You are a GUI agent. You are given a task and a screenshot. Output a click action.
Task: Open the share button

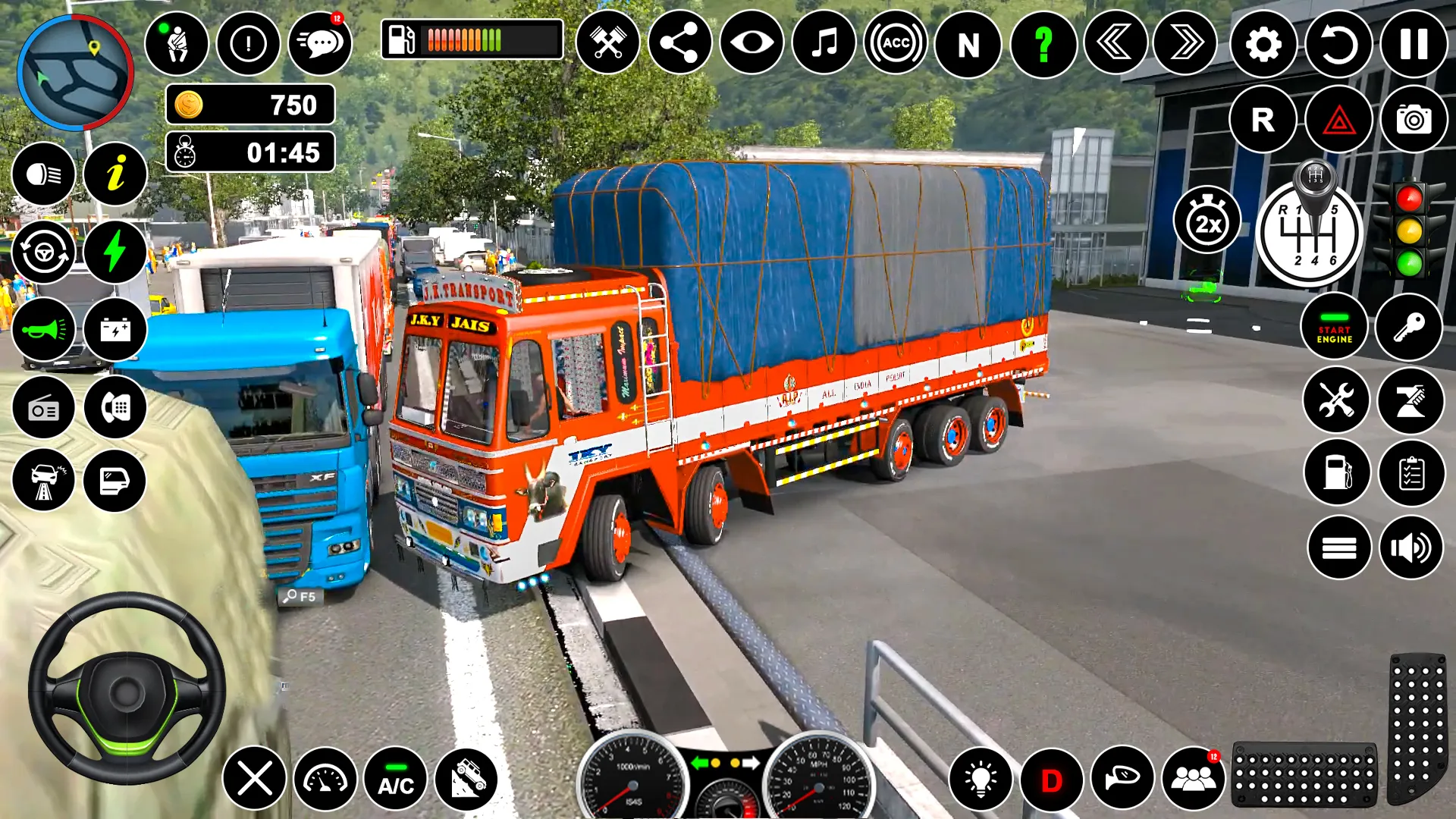point(679,43)
